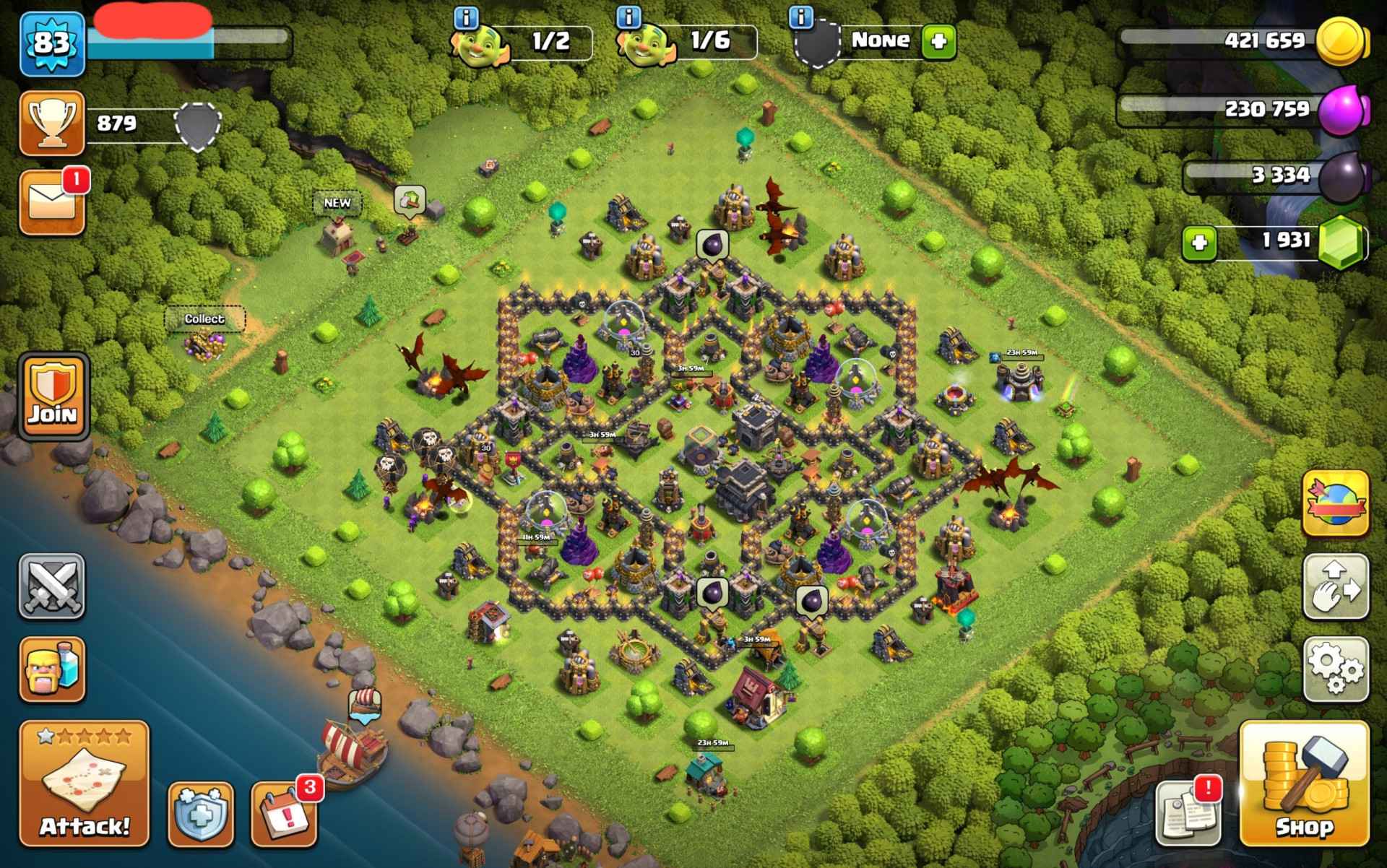The image size is (1387, 868).
Task: Open the mail inbox envelope
Action: (52, 203)
